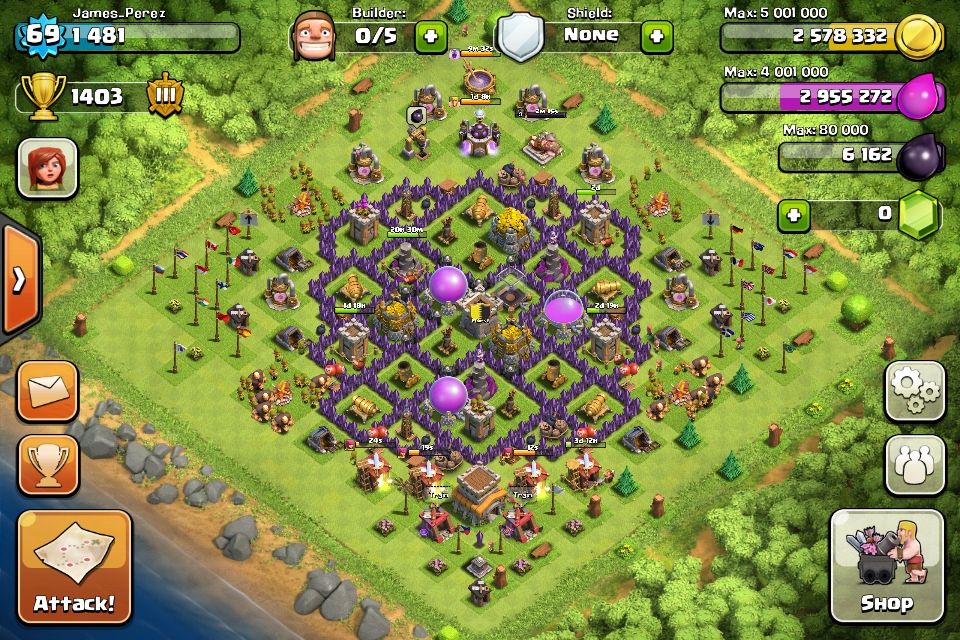
Task: Tap the Attack! map button
Action: click(x=74, y=566)
